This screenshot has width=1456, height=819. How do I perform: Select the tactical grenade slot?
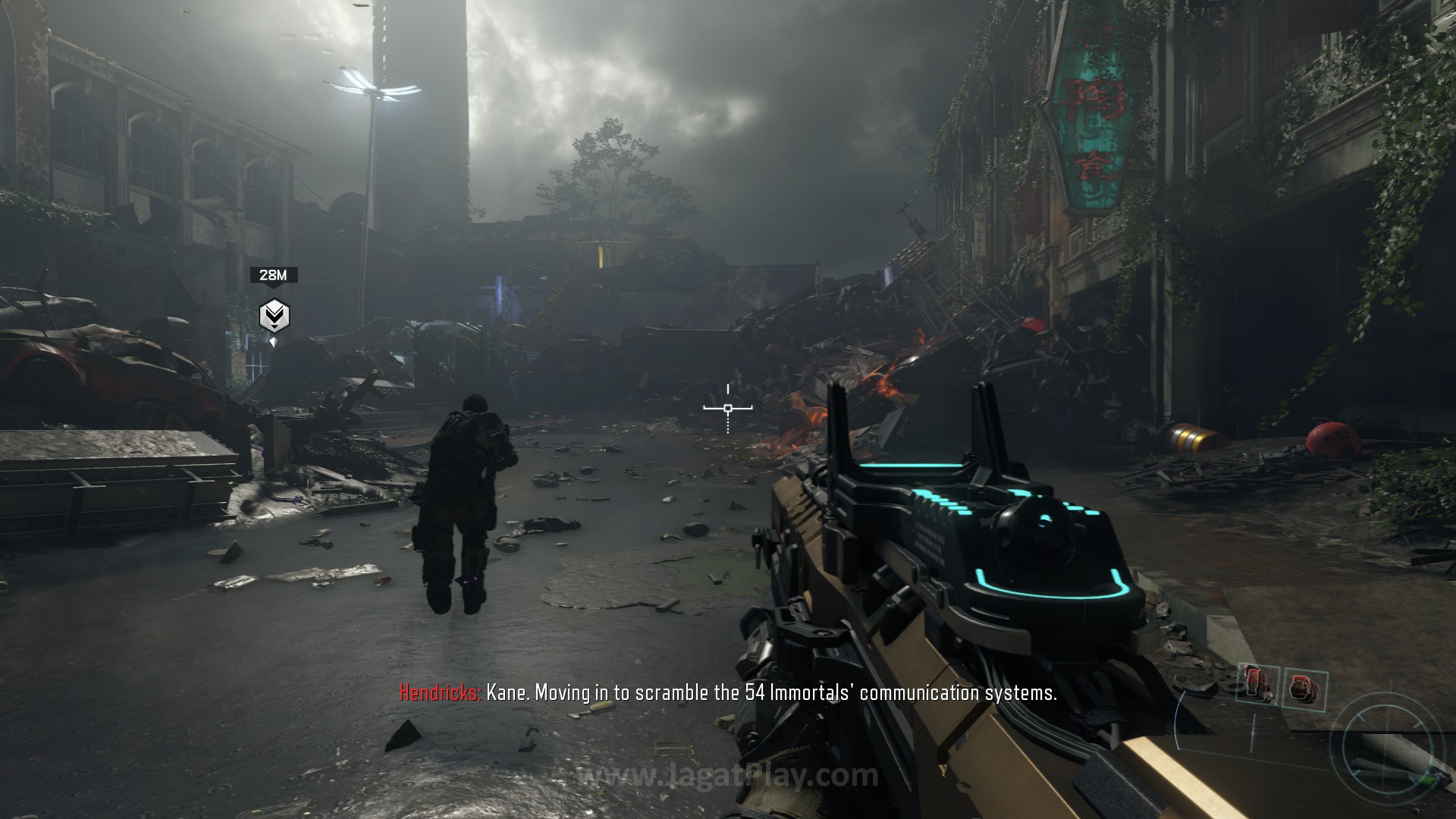tap(1259, 682)
